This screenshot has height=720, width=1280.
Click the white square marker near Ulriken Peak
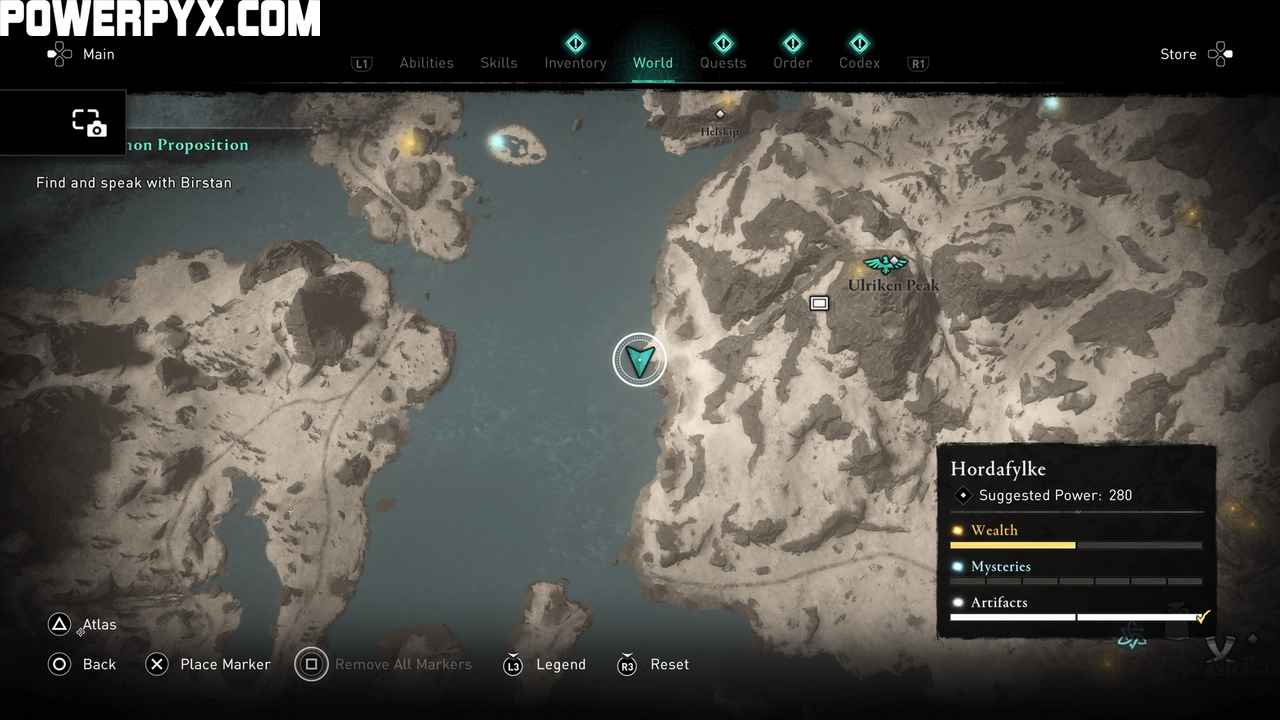click(x=819, y=303)
